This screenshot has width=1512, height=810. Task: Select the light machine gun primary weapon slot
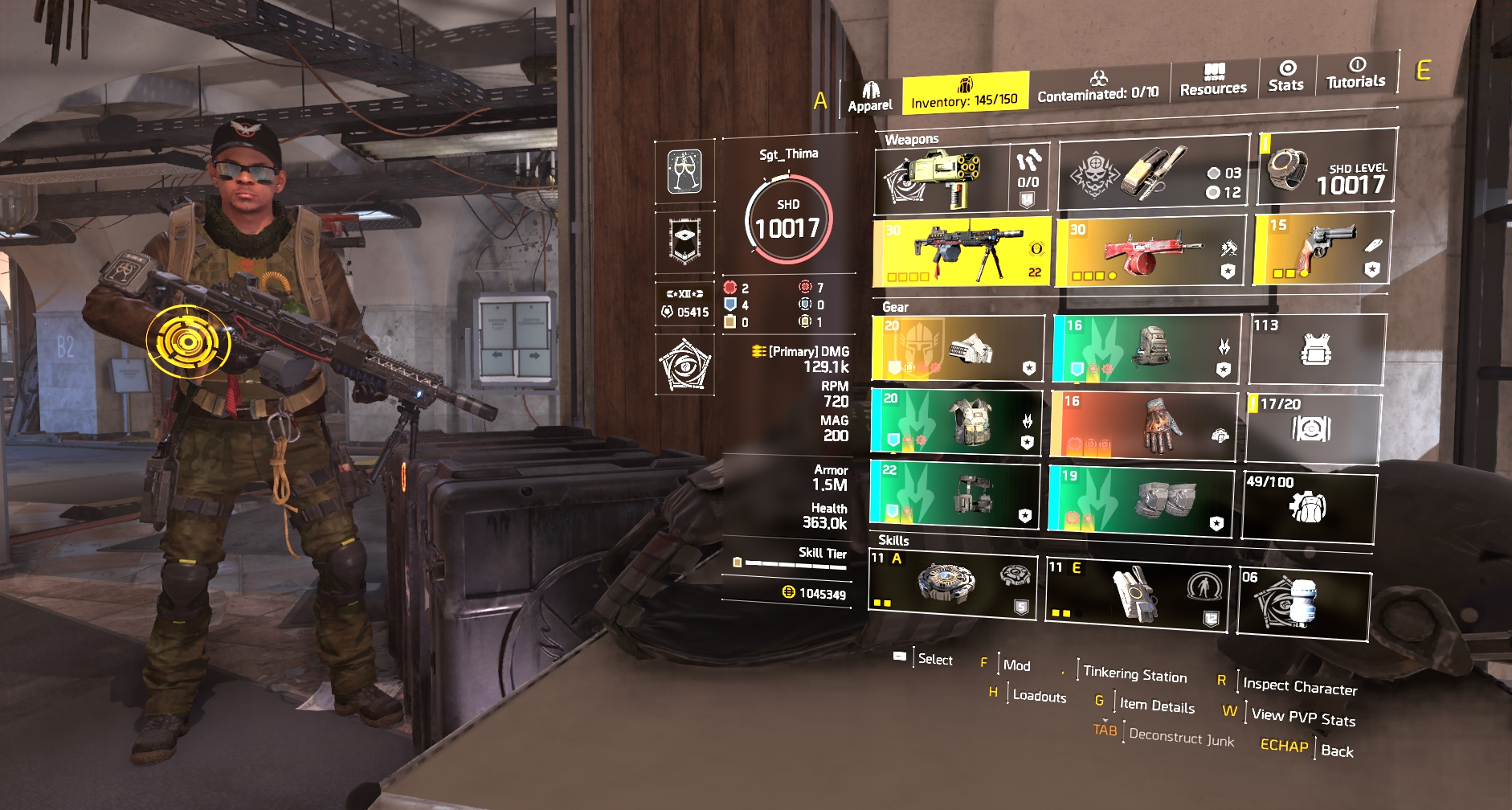pos(962,252)
